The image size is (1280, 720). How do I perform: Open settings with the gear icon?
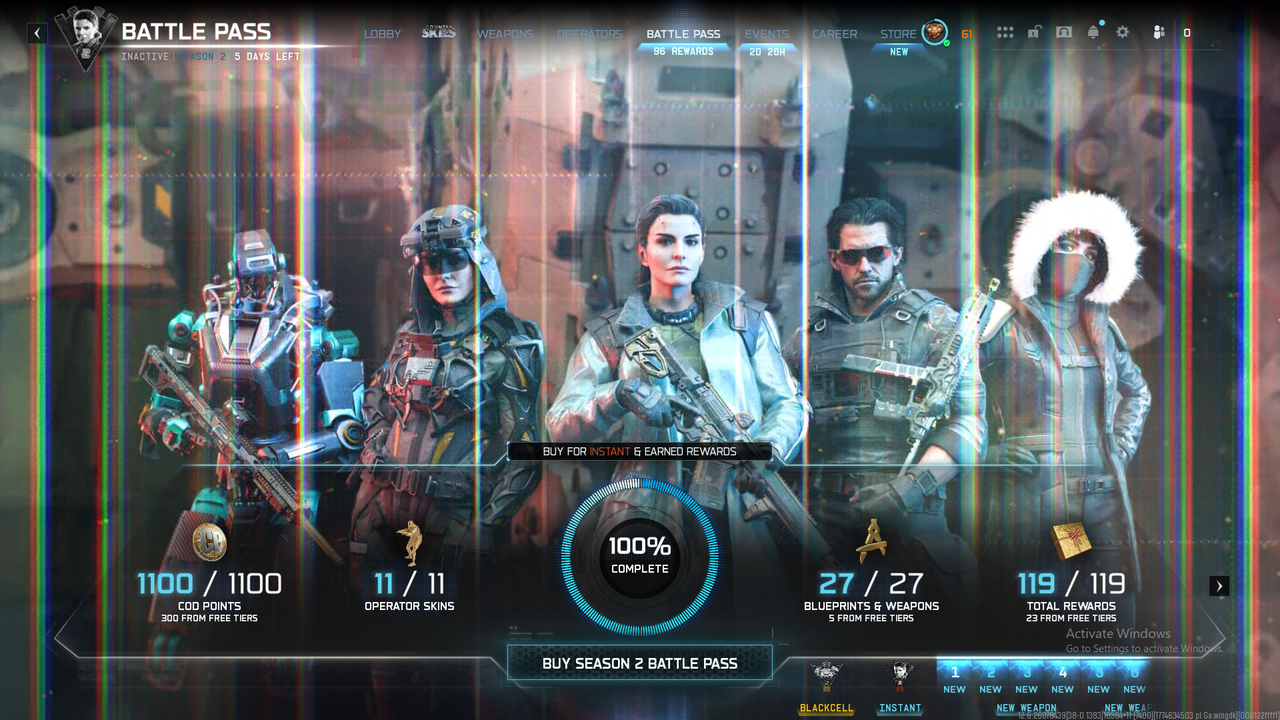click(1123, 33)
